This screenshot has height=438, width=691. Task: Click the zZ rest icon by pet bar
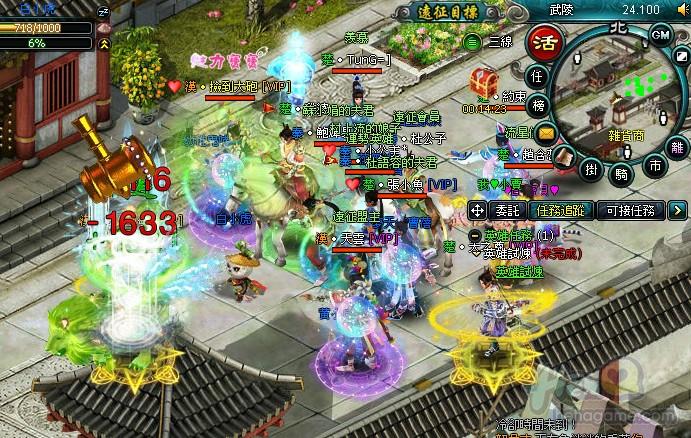pos(105,11)
